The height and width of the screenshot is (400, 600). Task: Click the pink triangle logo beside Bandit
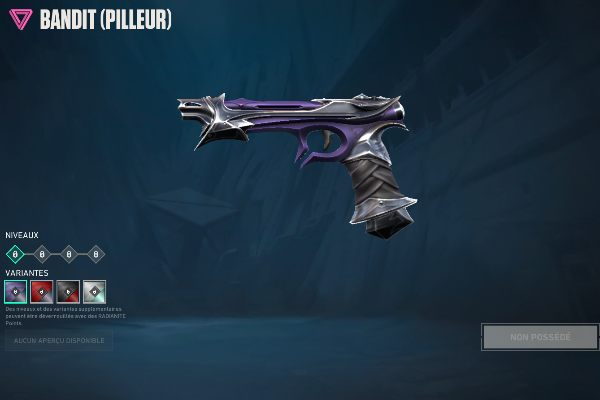(x=19, y=19)
